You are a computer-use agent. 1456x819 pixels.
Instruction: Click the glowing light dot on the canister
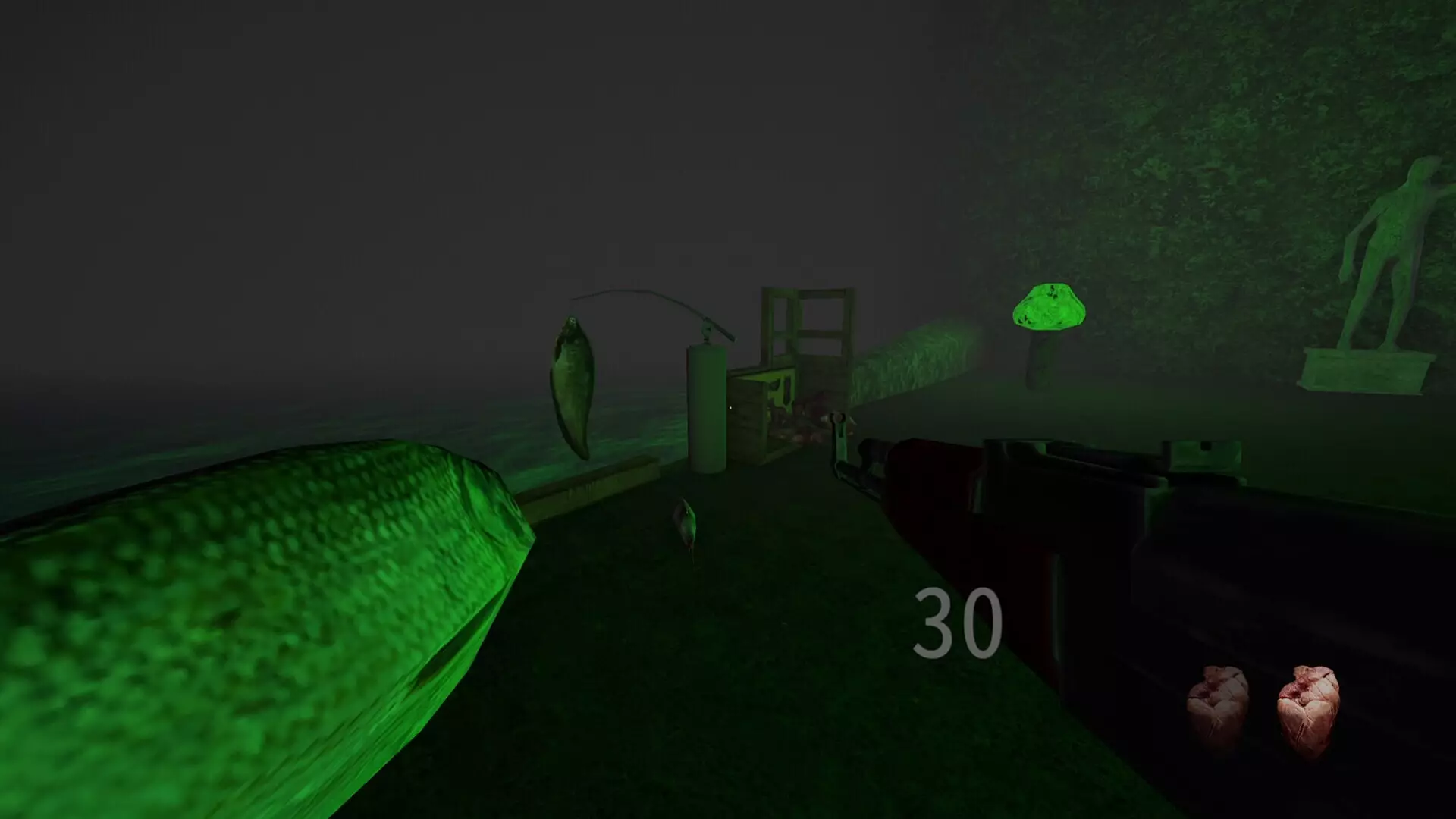click(x=730, y=408)
